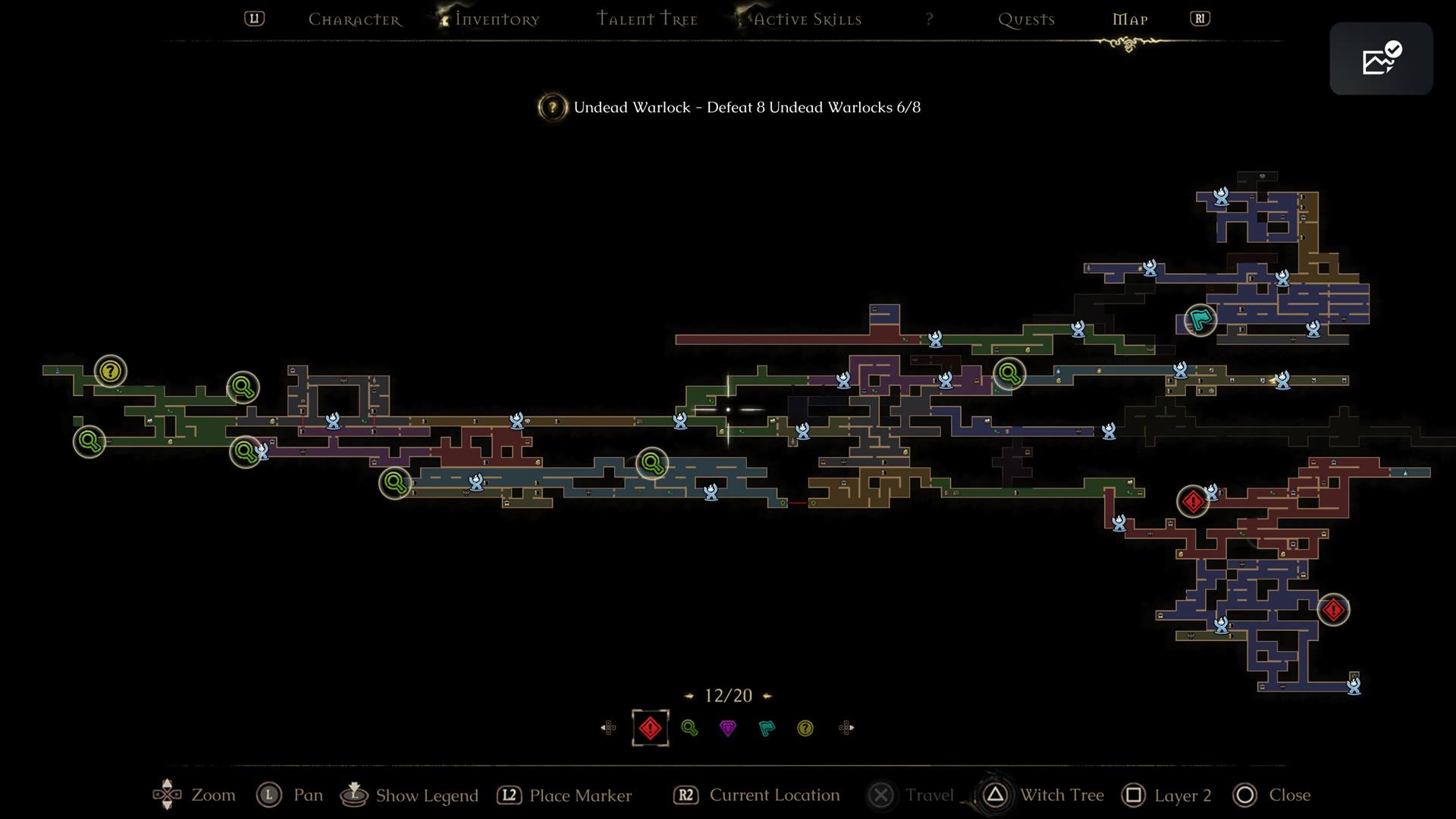Open the Inventory tab
Viewport: 1456px width, 819px height.
click(x=497, y=20)
